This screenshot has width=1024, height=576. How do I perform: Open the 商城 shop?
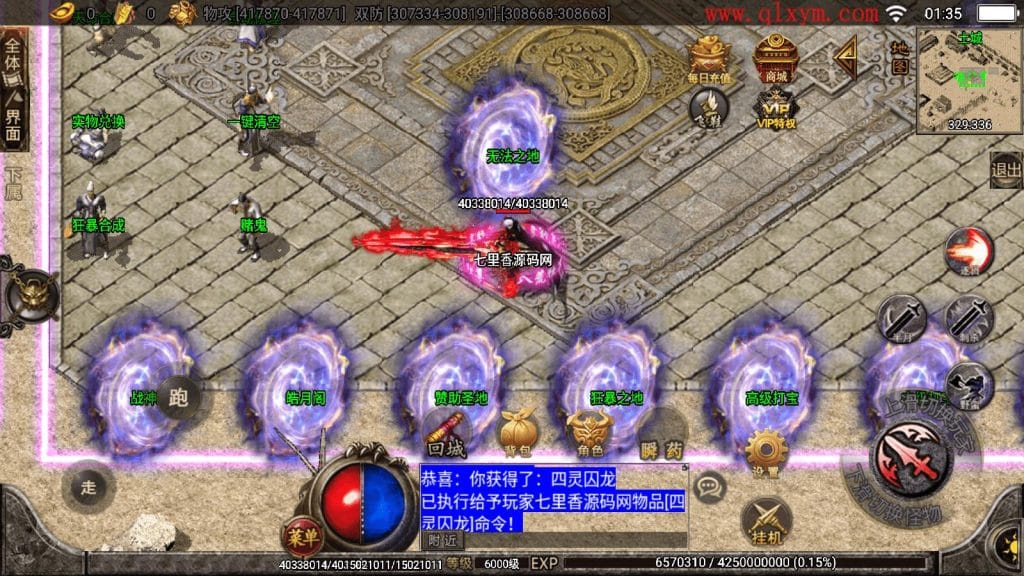pos(775,57)
